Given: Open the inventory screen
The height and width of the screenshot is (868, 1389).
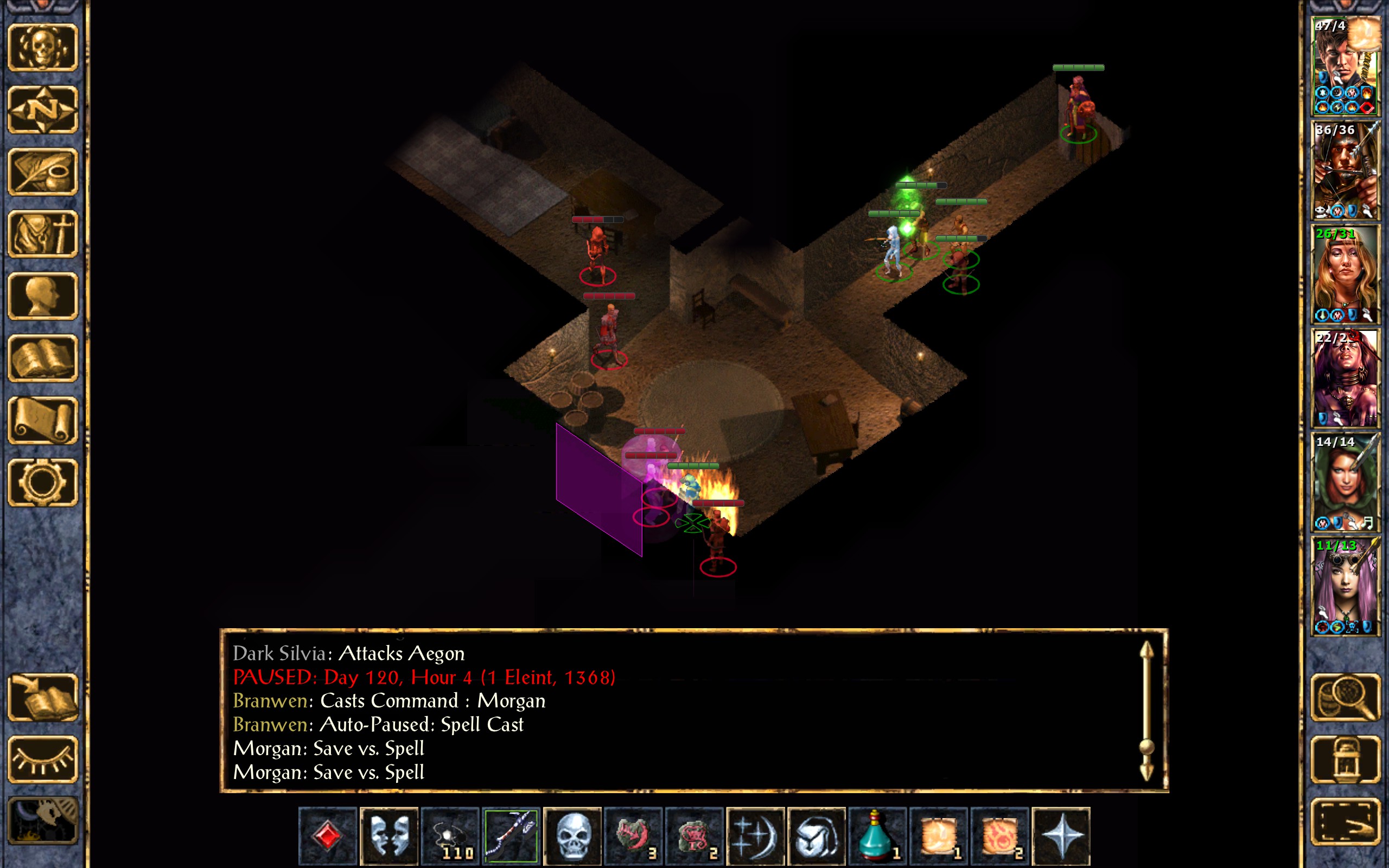Looking at the screenshot, I should coord(43,234).
